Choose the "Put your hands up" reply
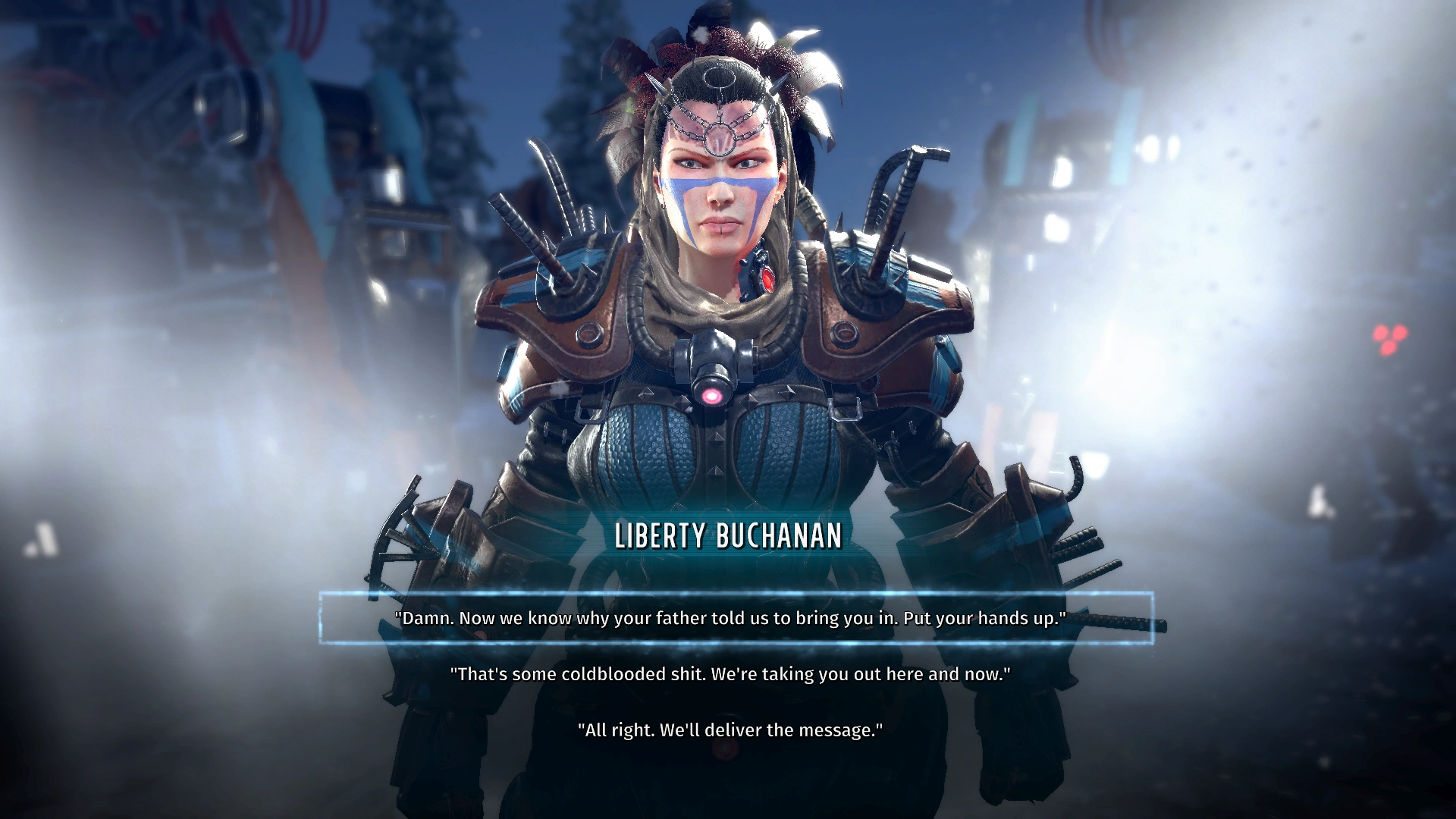 pos(730,618)
